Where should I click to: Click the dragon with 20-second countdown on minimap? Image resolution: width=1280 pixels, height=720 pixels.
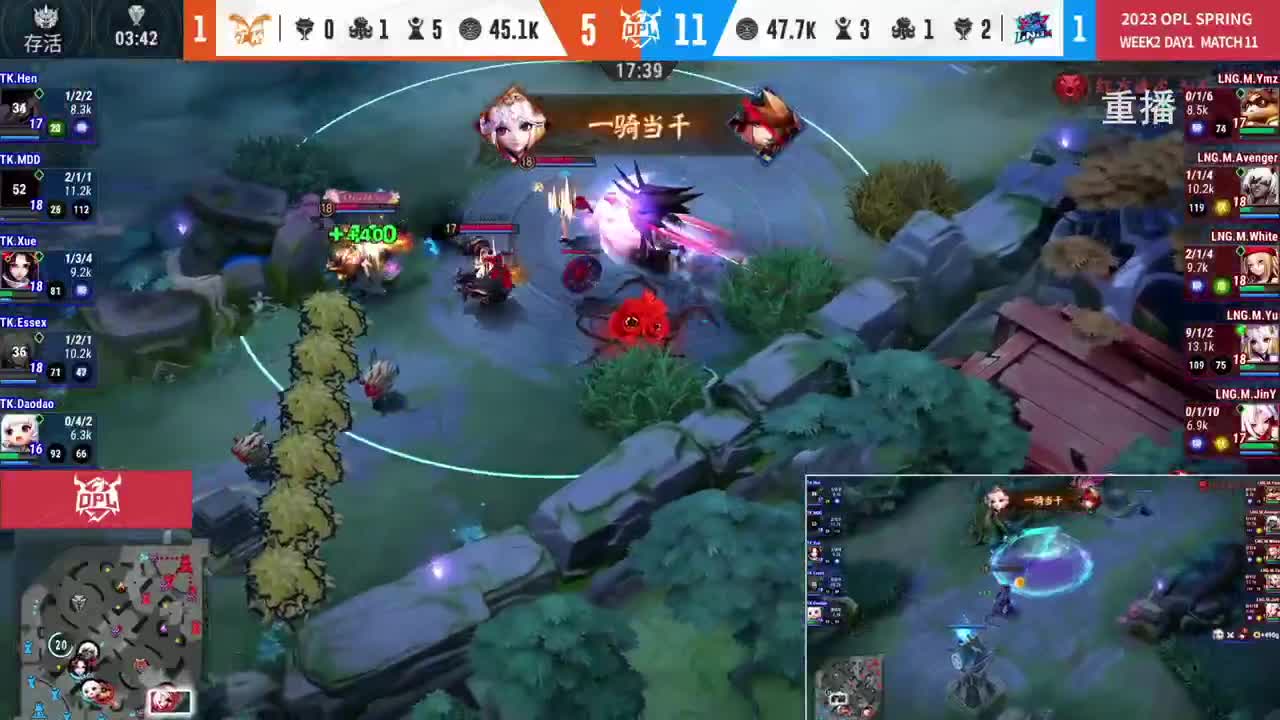coord(60,645)
